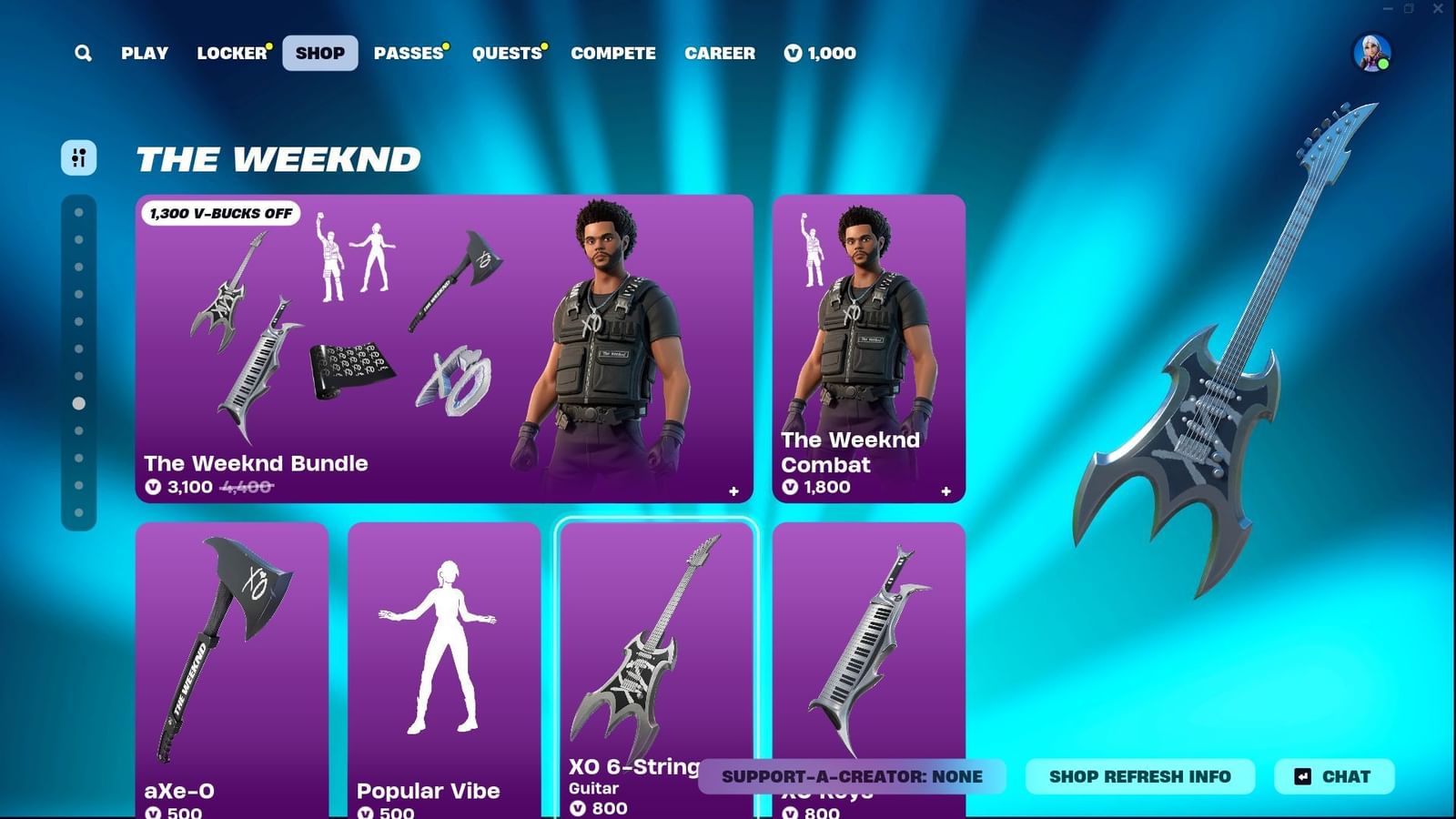Open the QUESTS menu item
This screenshot has height=819, width=1456.
tap(506, 53)
